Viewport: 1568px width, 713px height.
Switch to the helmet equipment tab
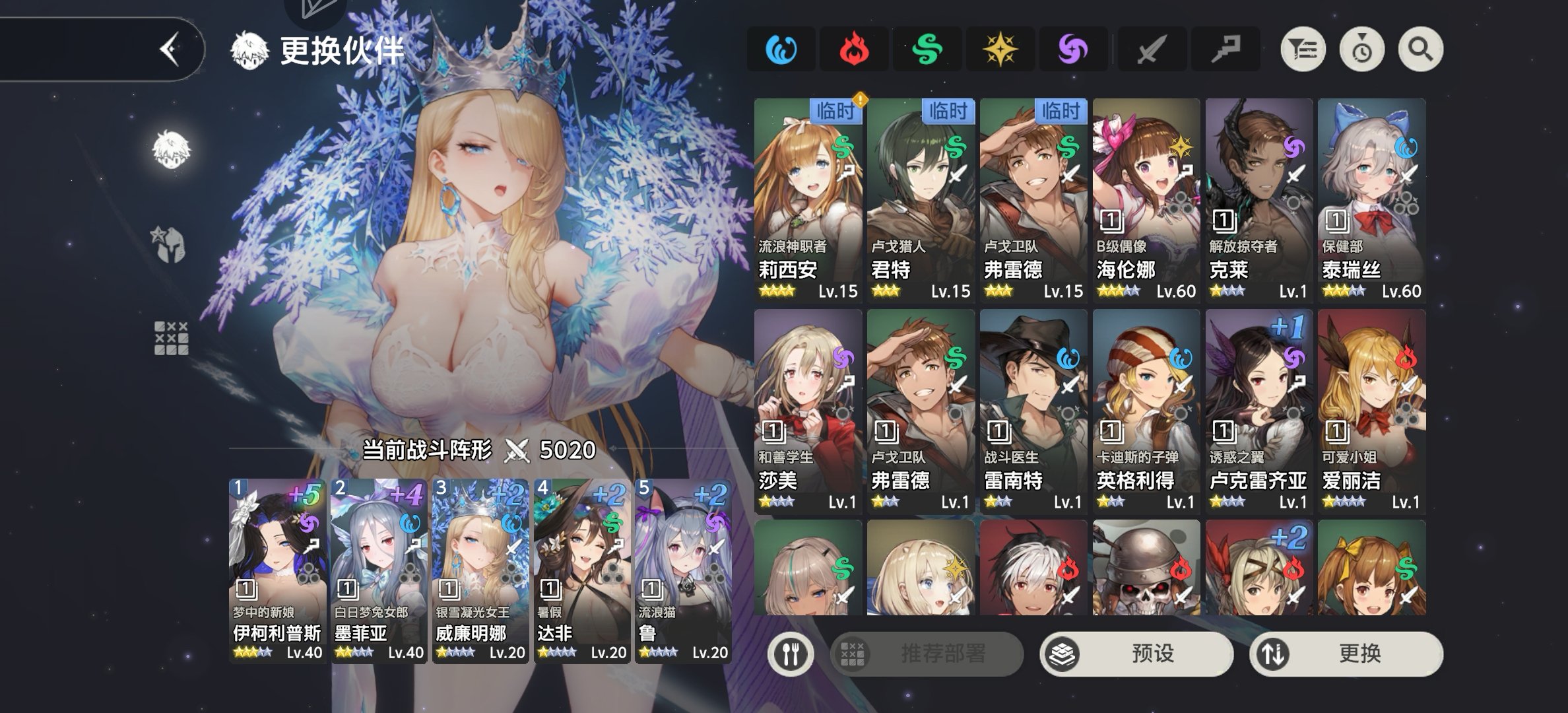(170, 244)
